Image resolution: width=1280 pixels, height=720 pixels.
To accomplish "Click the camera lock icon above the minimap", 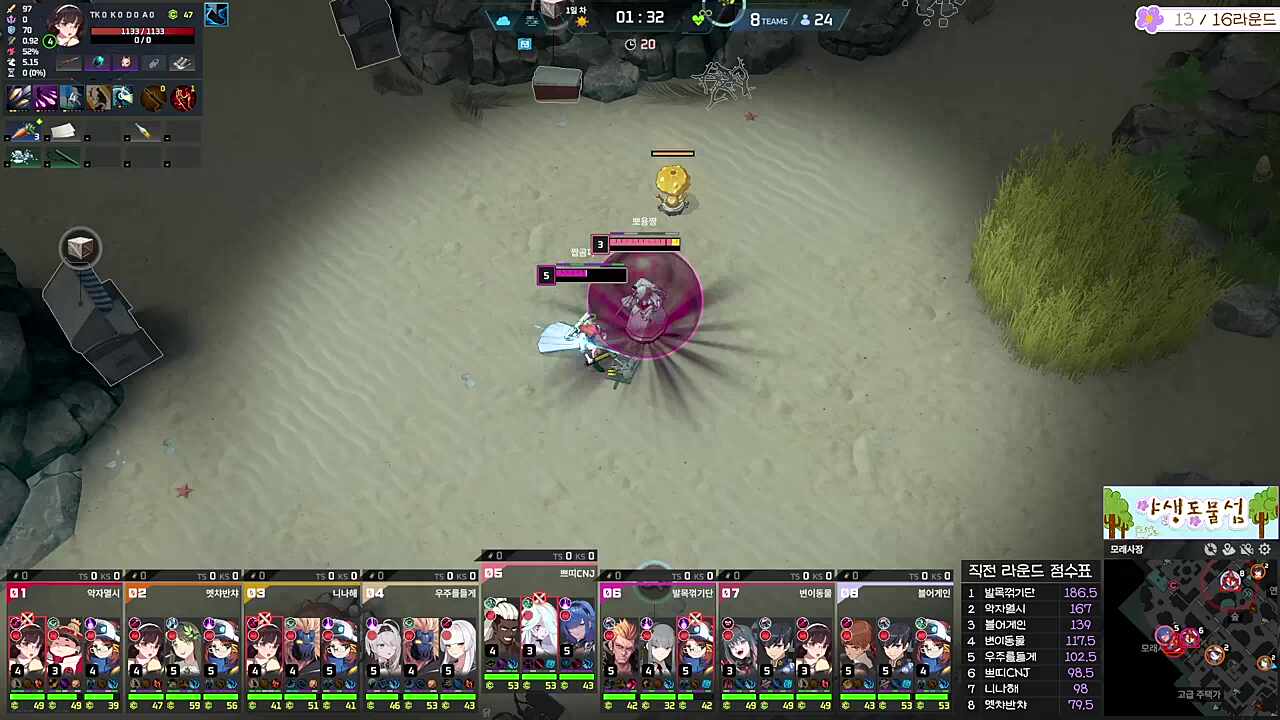I will coord(1211,548).
